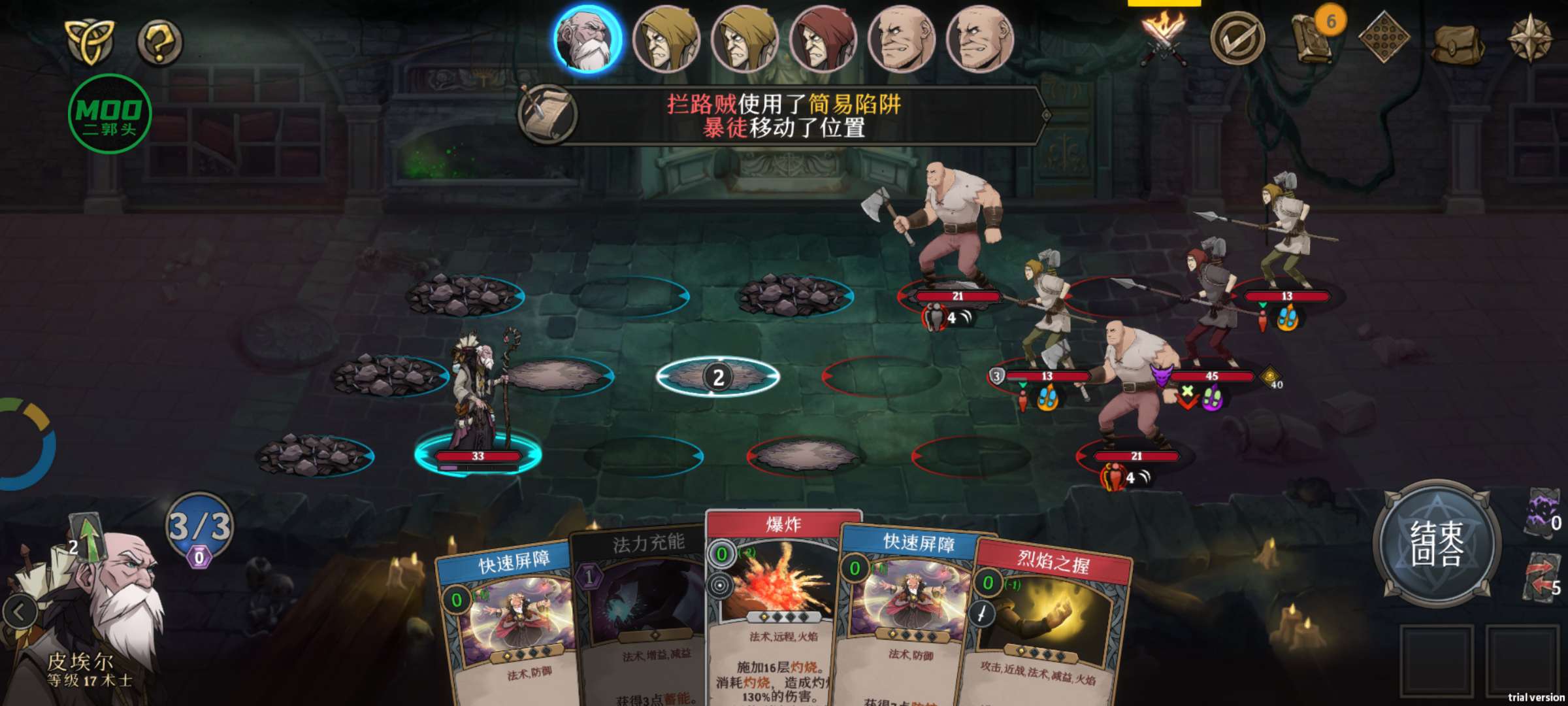Screen dimensions: 1568x706
Task: Click the flaming crossed swords icon
Action: pos(1163,38)
